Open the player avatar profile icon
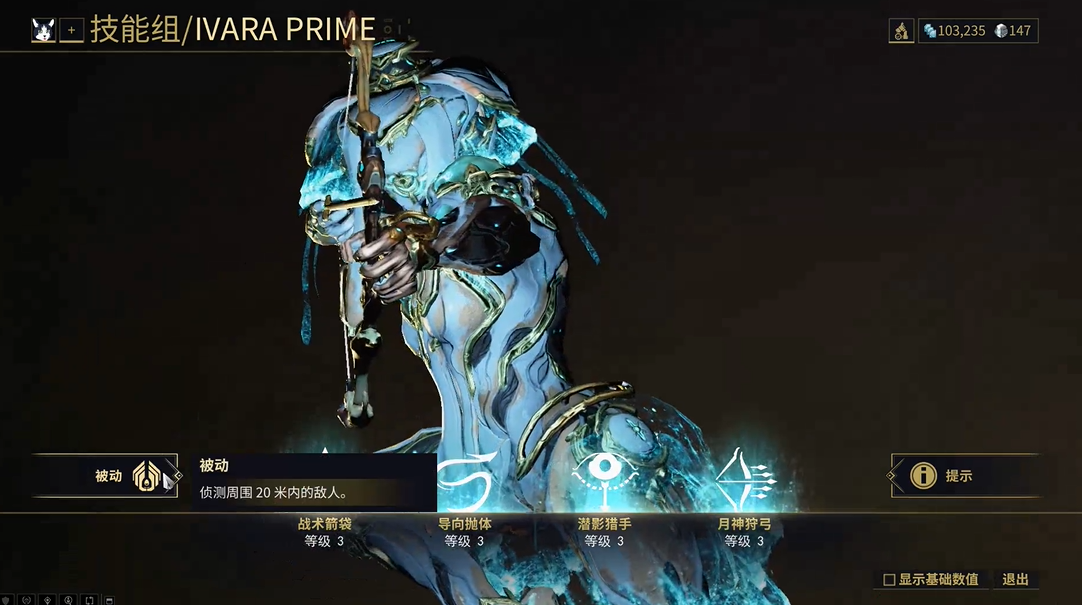The image size is (1082, 605). (43, 30)
